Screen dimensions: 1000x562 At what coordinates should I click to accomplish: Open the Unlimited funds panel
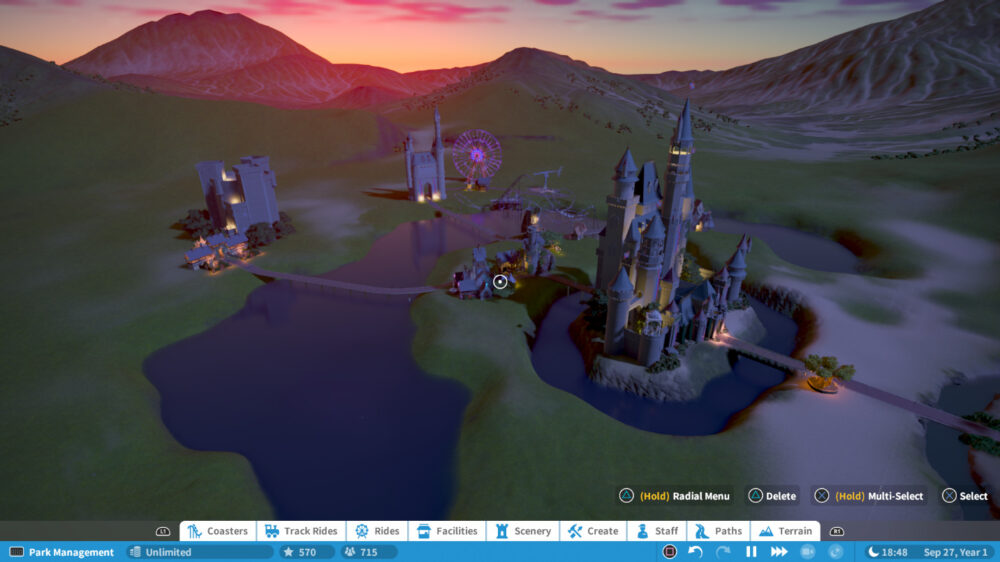click(x=199, y=552)
